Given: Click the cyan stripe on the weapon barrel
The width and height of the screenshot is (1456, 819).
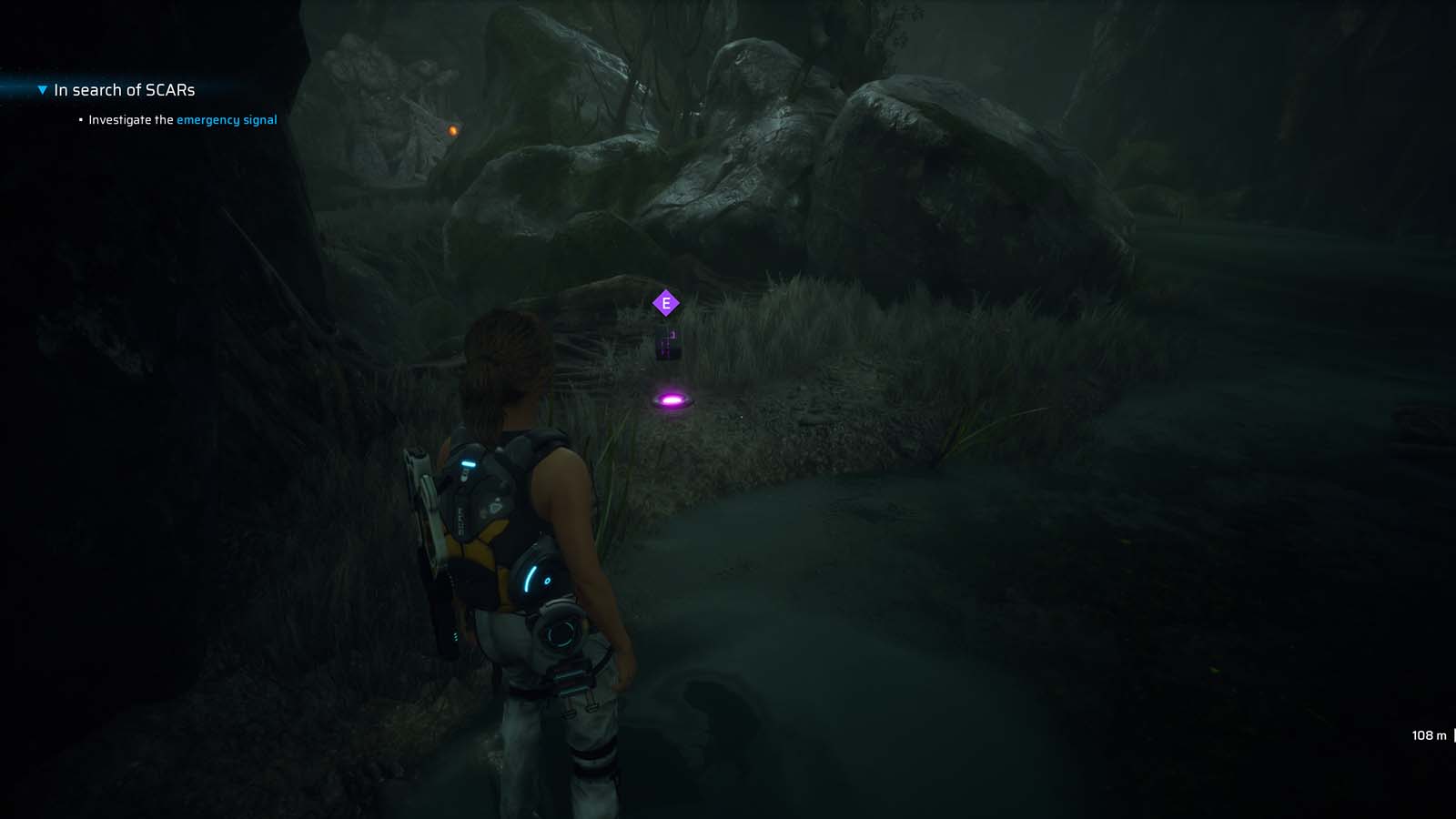Looking at the screenshot, I should point(468,463).
